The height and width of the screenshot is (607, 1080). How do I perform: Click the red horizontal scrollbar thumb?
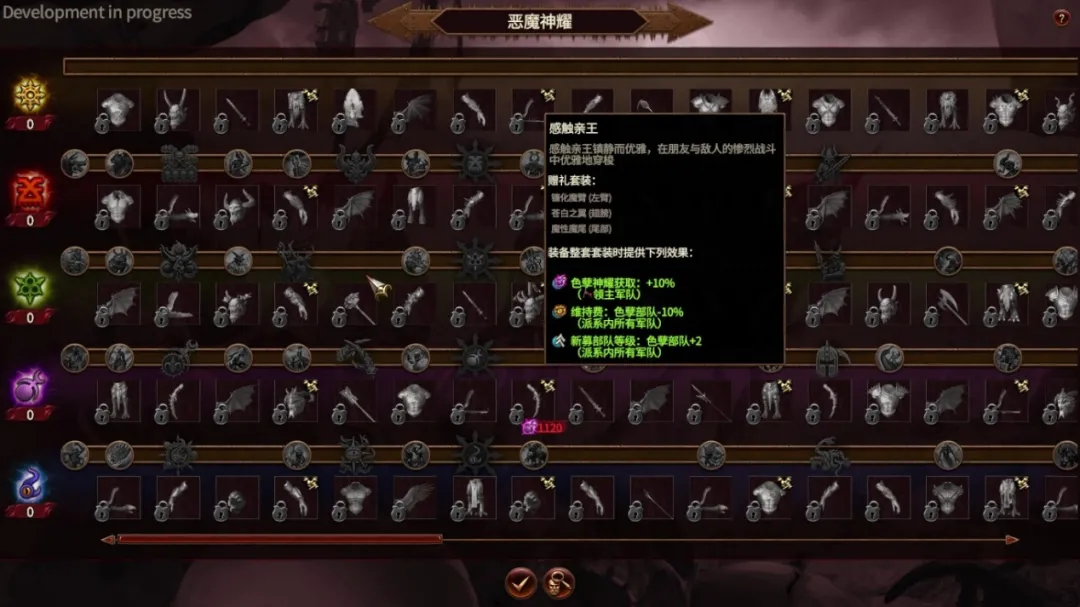coord(280,540)
